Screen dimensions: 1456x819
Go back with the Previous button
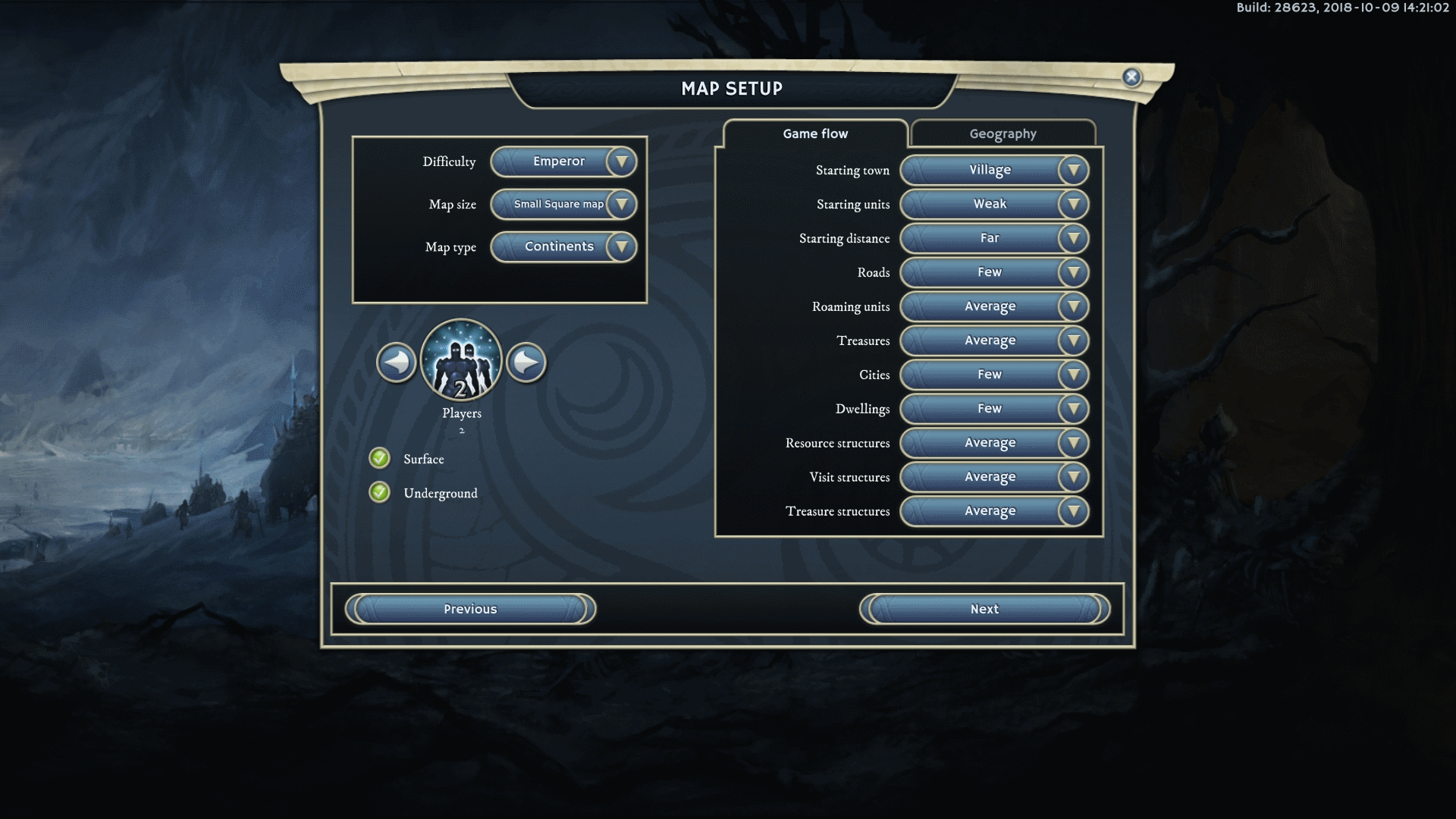point(470,609)
